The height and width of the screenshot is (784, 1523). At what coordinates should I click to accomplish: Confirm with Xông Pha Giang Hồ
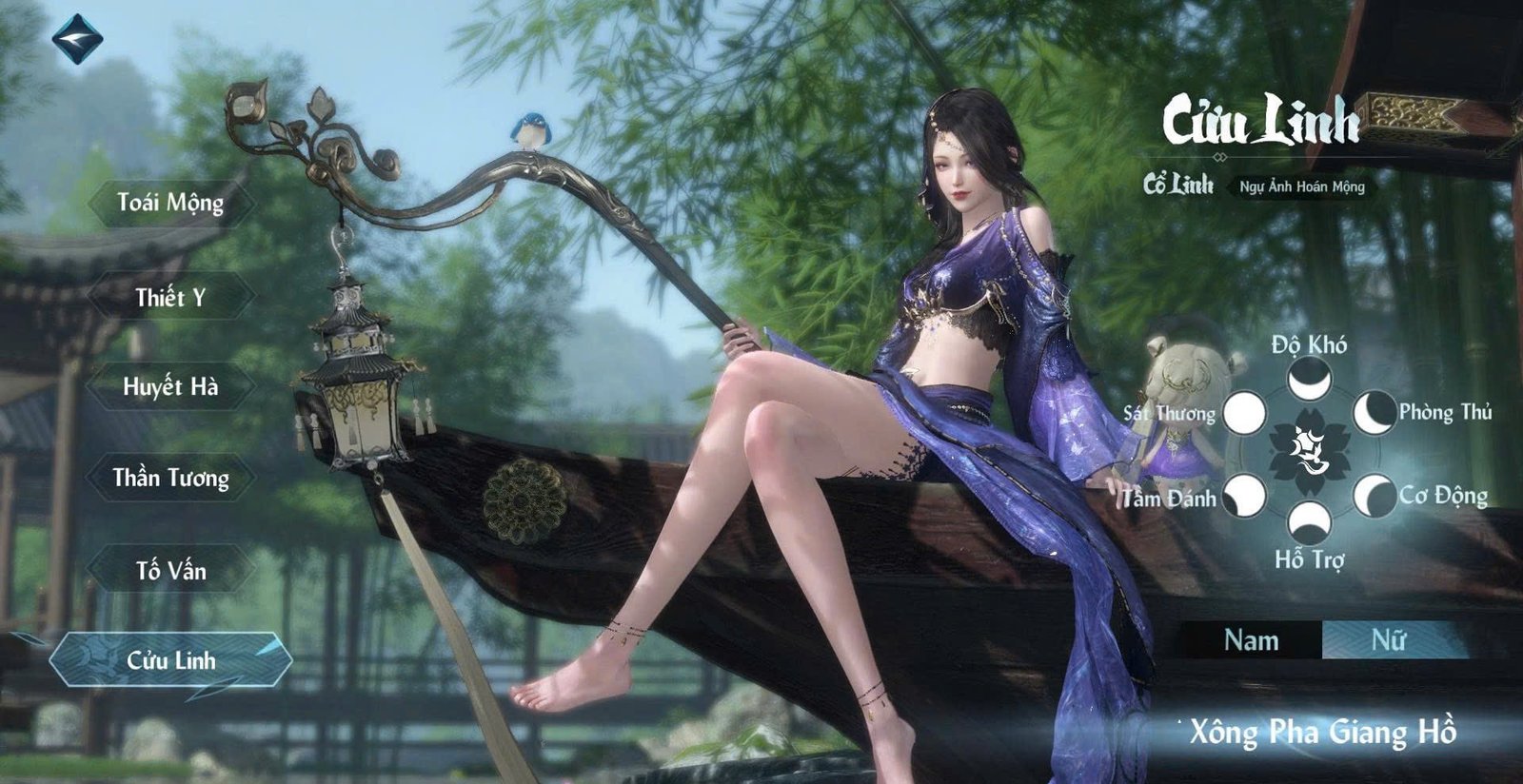(1322, 732)
